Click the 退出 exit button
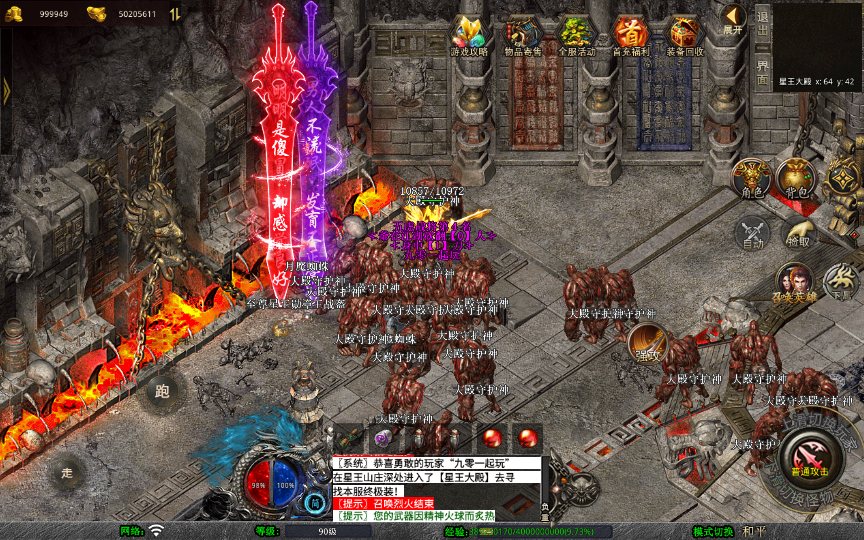The image size is (864, 540). 763,18
